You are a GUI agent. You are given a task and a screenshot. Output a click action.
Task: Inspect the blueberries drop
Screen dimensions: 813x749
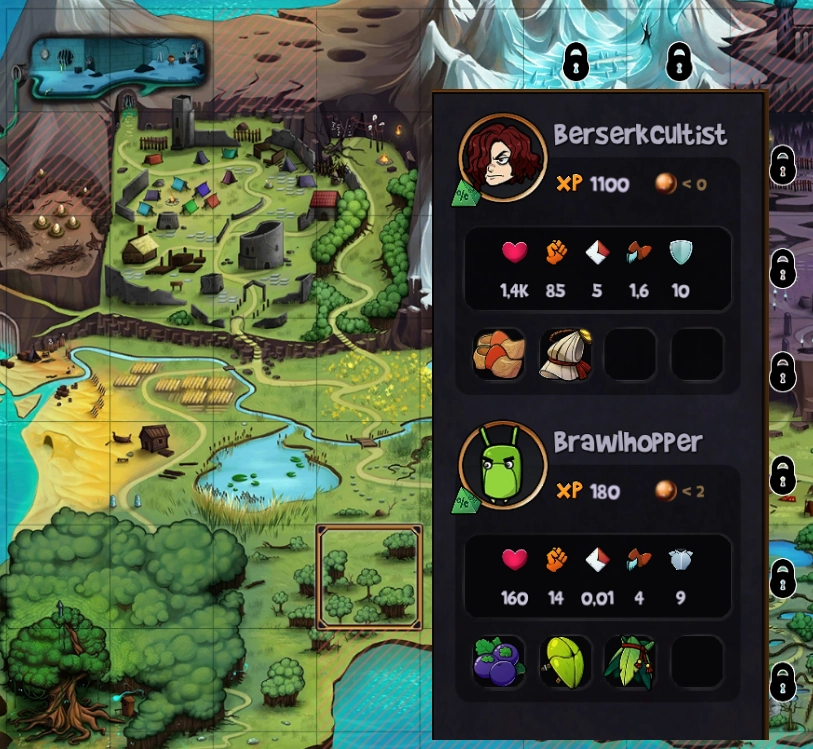(499, 662)
